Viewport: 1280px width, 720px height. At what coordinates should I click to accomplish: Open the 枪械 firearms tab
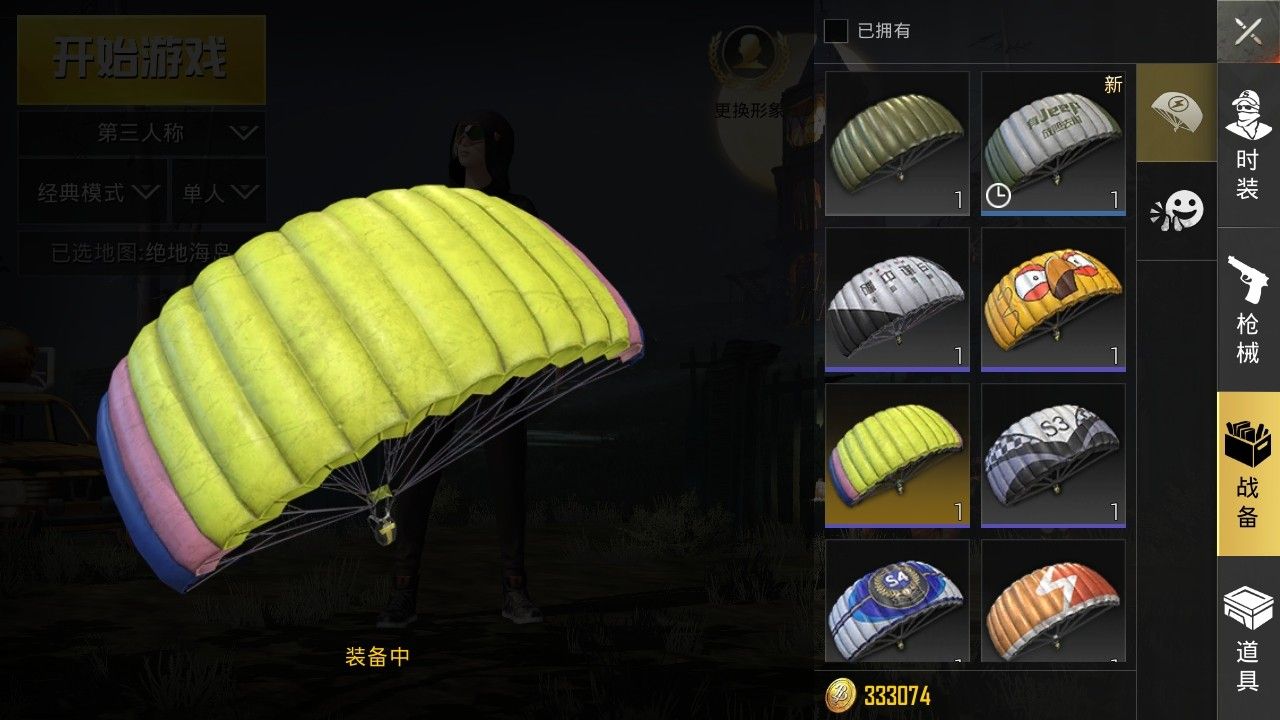pos(1247,308)
